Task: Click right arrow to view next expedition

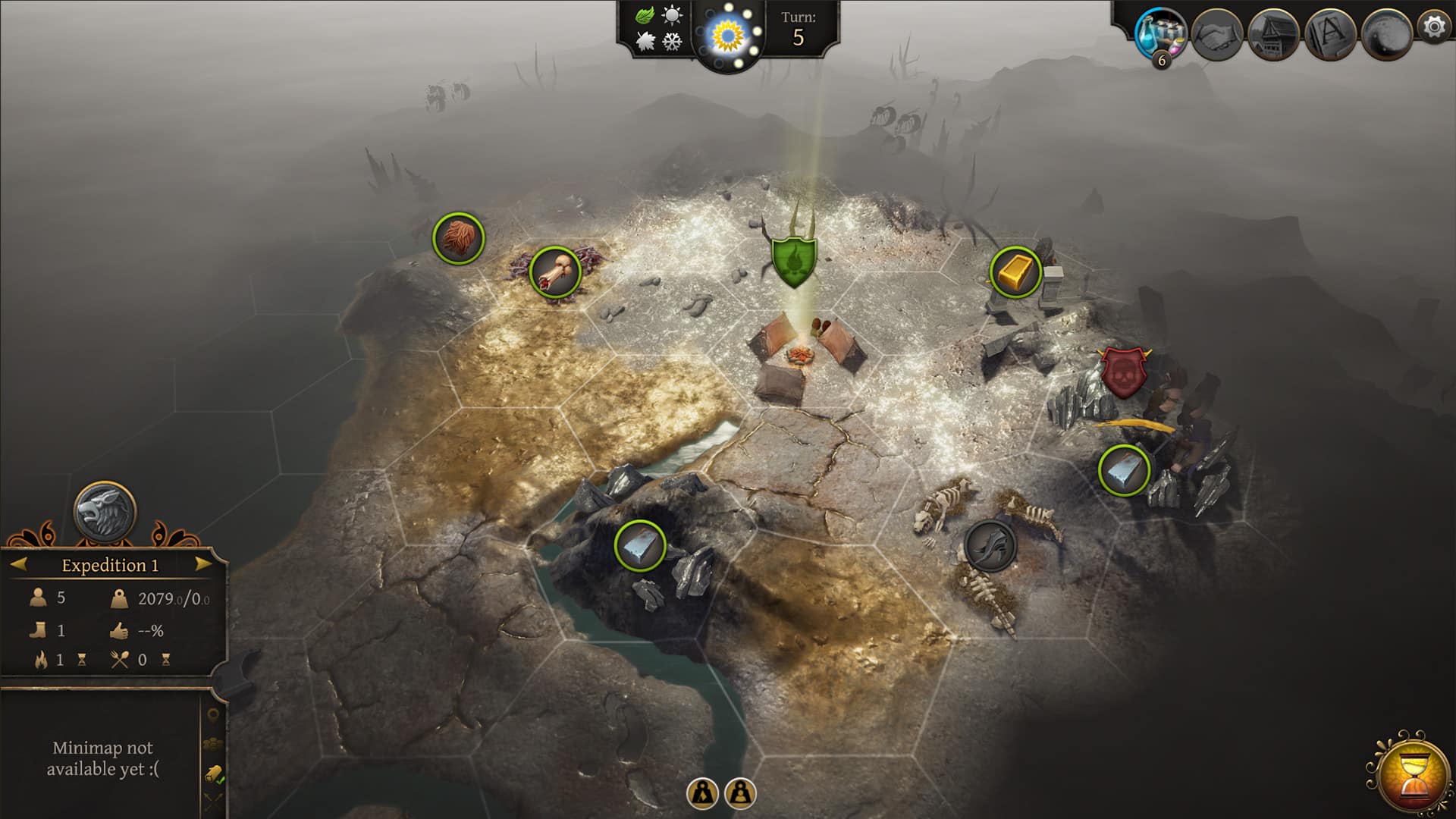Action: (x=201, y=563)
